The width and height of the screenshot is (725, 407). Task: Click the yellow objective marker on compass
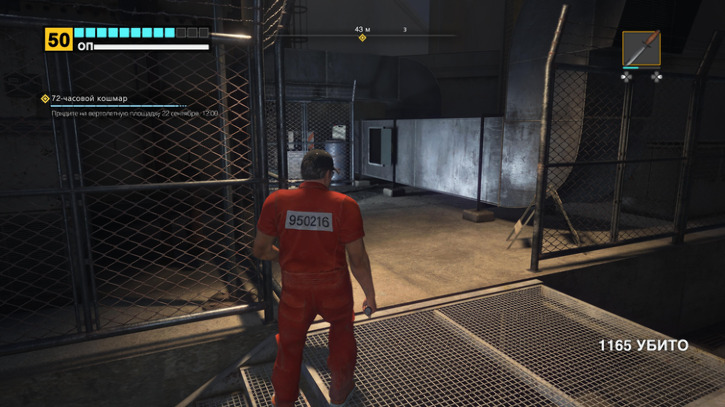[362, 38]
